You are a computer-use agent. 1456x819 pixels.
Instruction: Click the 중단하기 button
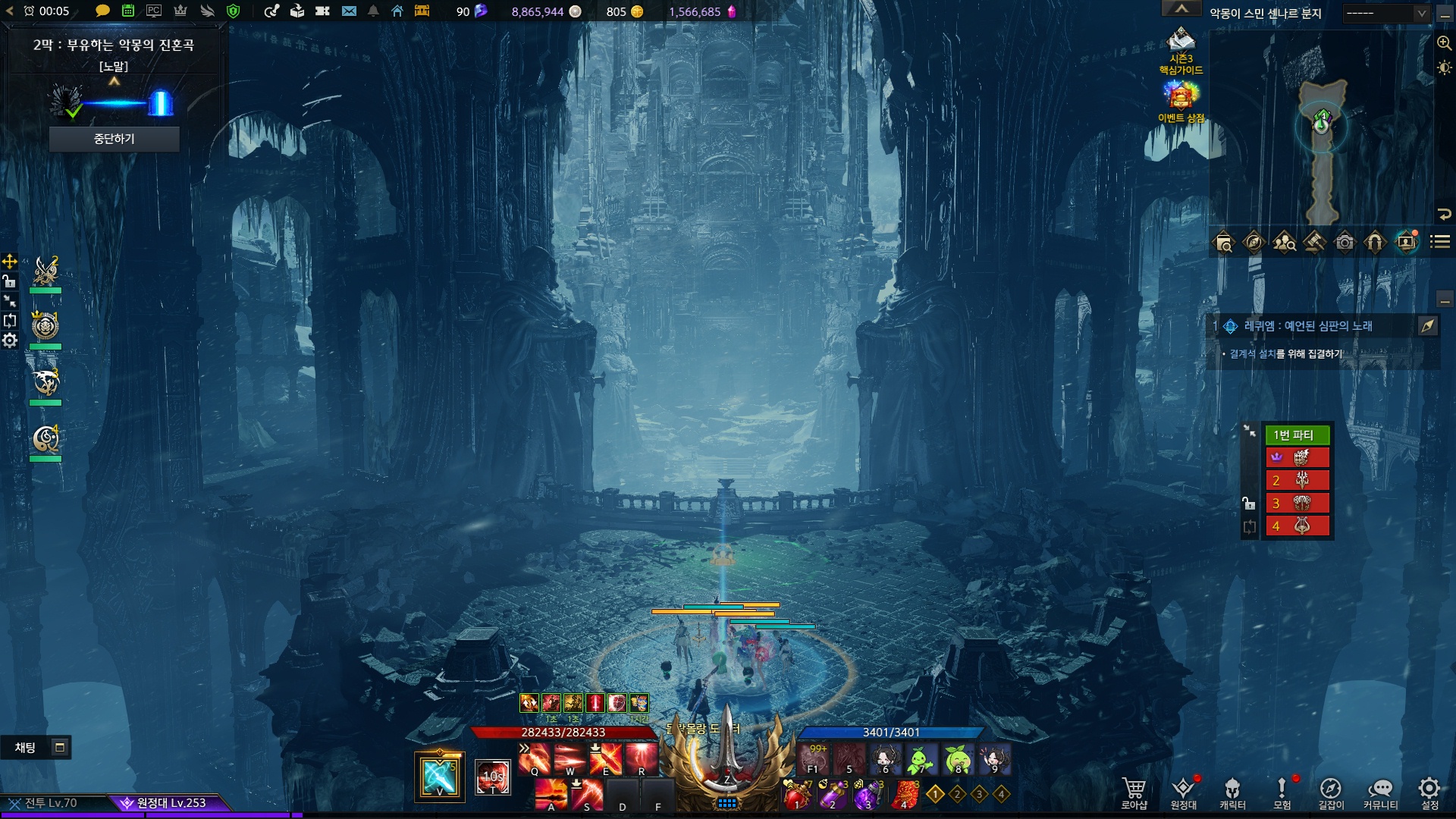click(x=114, y=139)
